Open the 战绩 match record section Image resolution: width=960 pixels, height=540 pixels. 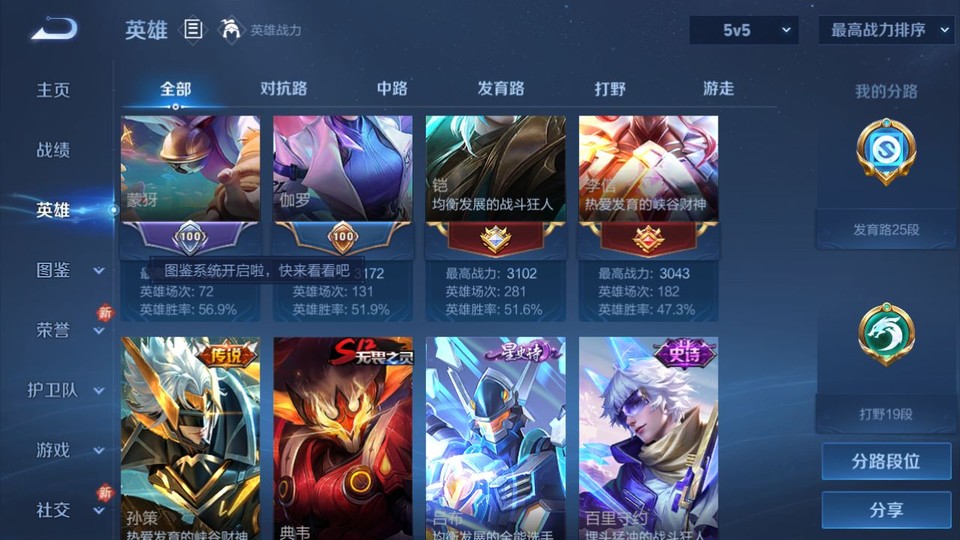(x=54, y=150)
